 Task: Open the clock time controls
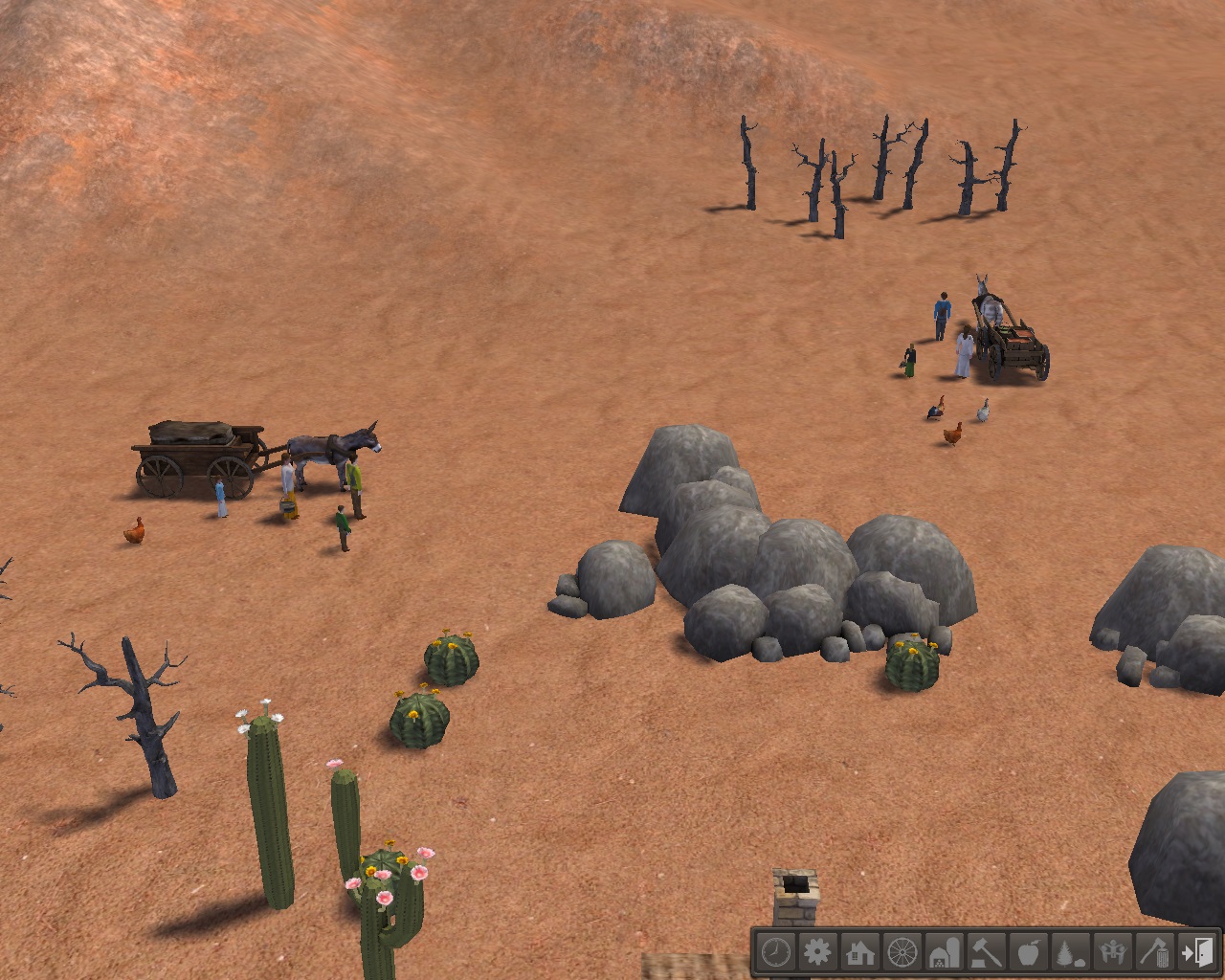776,952
